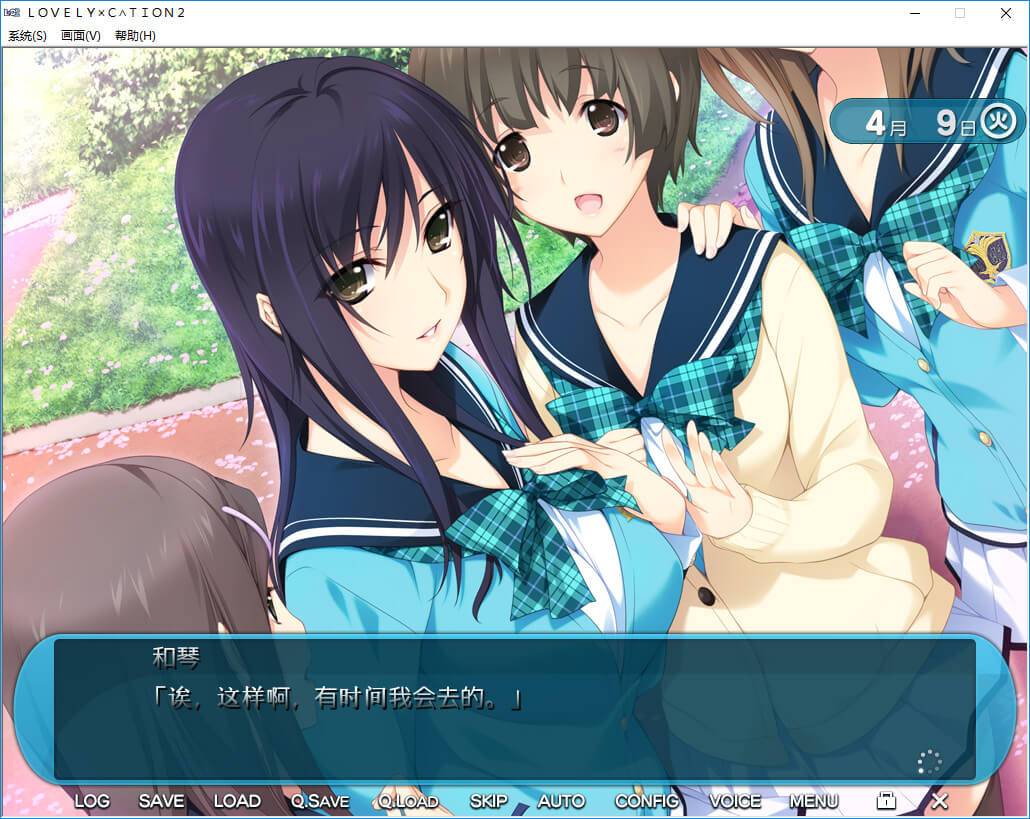Open the 帮助(H) menu

(x=135, y=36)
